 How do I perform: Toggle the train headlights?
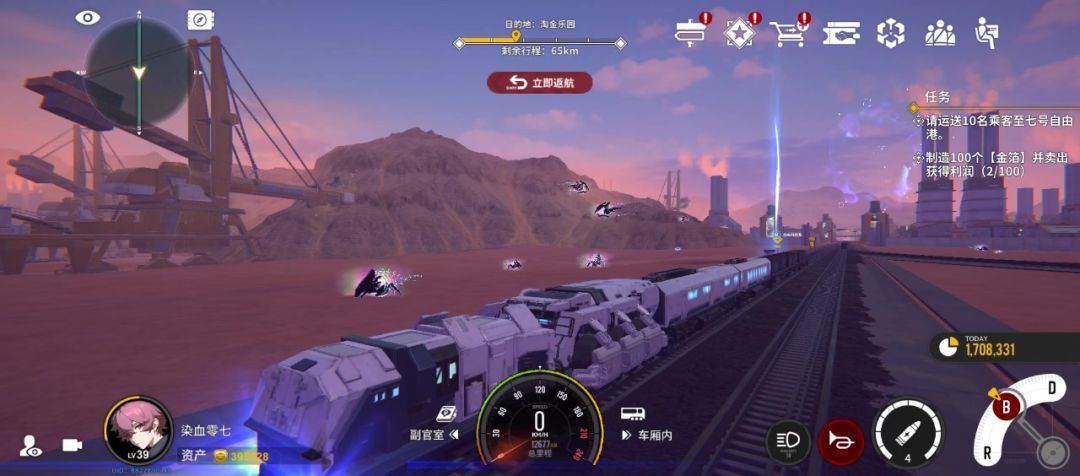788,441
